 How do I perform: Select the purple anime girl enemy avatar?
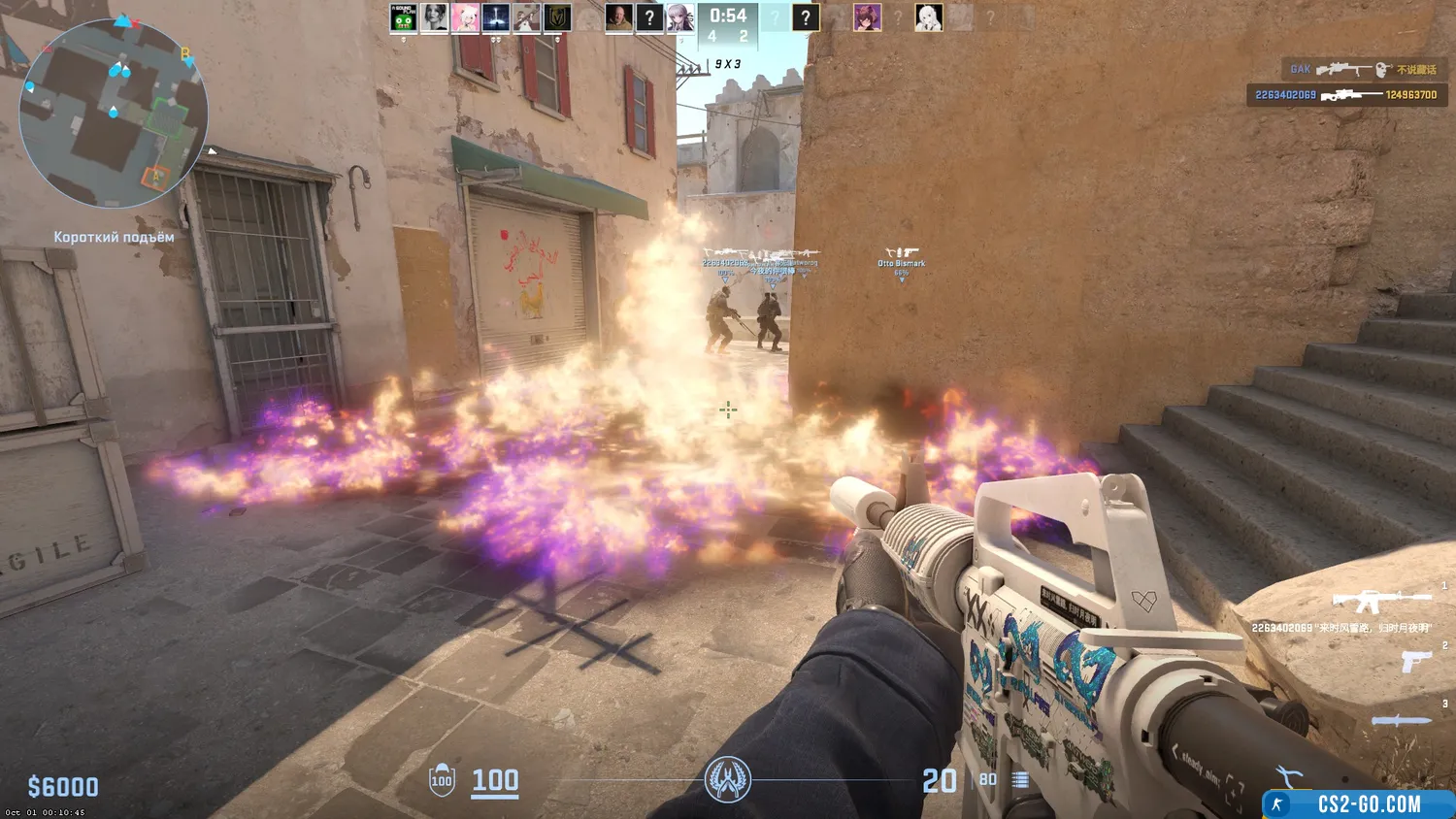tap(867, 17)
